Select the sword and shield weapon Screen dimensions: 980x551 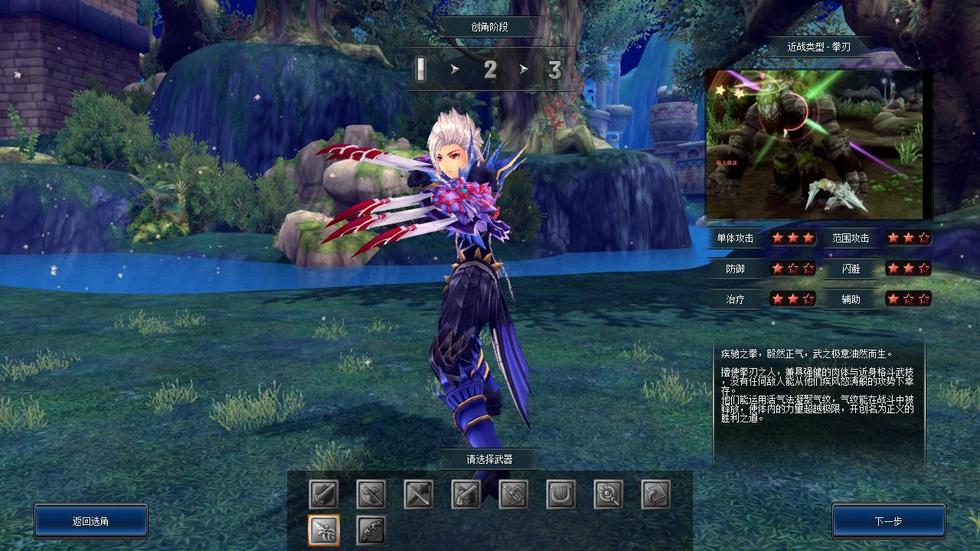tap(324, 494)
